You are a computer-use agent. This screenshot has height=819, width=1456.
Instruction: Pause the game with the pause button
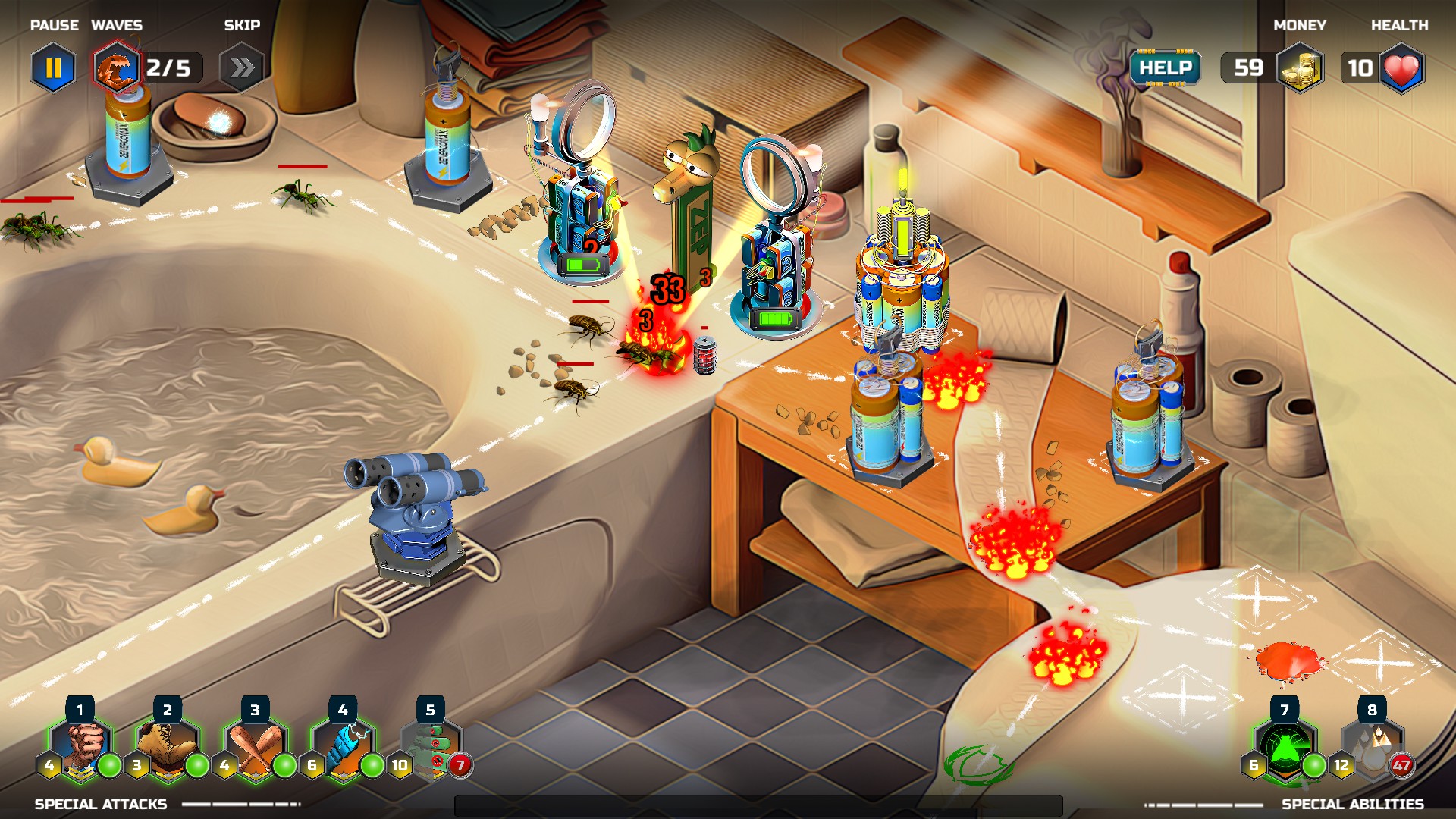53,68
